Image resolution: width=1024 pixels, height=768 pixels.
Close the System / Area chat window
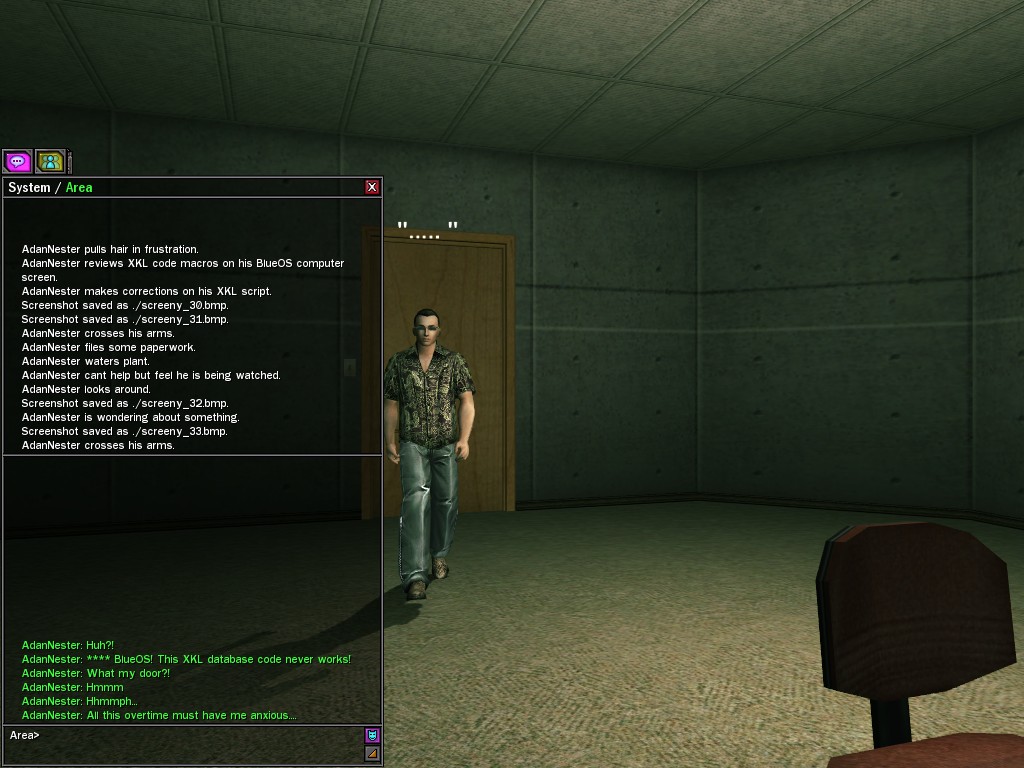pyautogui.click(x=372, y=187)
